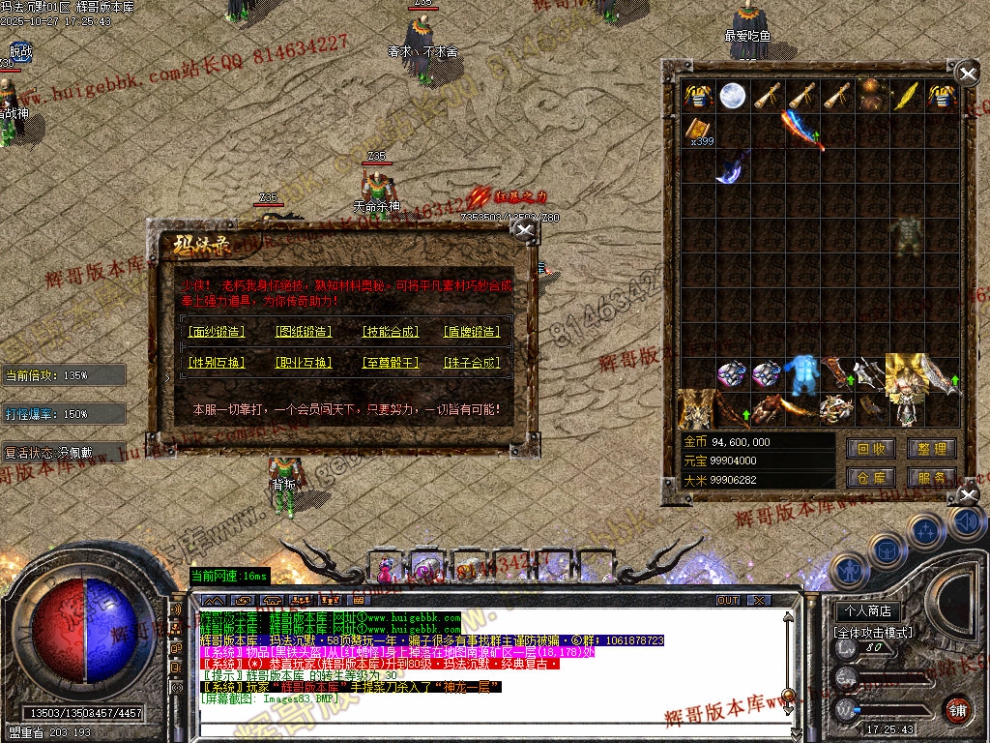Open the 服务 service button
Image resolution: width=990 pixels, height=743 pixels.
pyautogui.click(x=931, y=478)
